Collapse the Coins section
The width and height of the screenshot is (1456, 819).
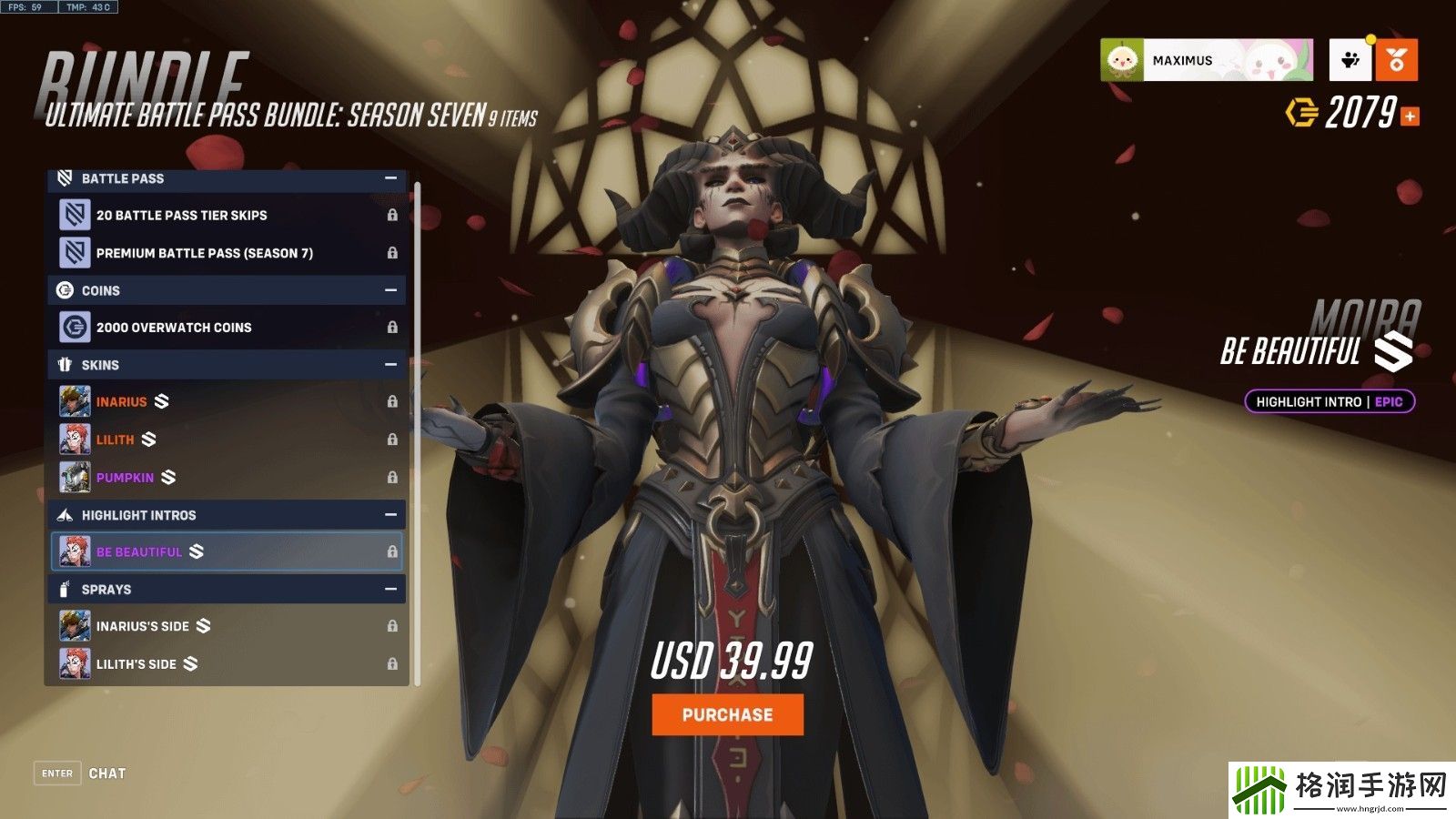click(390, 290)
